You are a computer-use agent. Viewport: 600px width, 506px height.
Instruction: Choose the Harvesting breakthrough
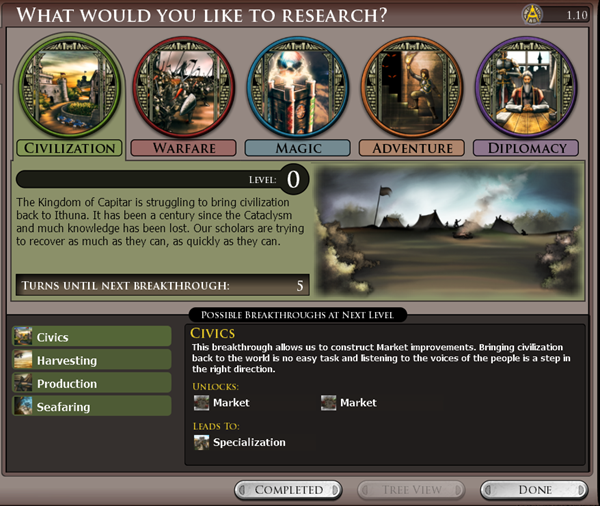click(x=92, y=361)
